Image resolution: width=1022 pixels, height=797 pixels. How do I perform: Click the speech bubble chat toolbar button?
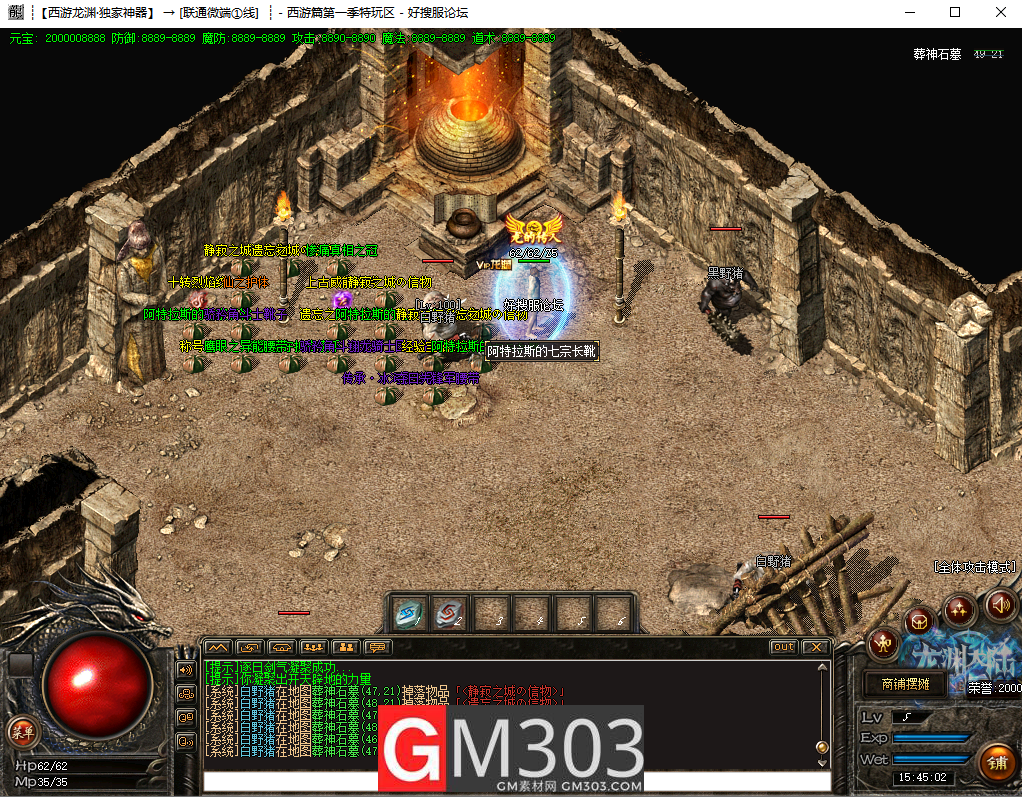[x=377, y=647]
